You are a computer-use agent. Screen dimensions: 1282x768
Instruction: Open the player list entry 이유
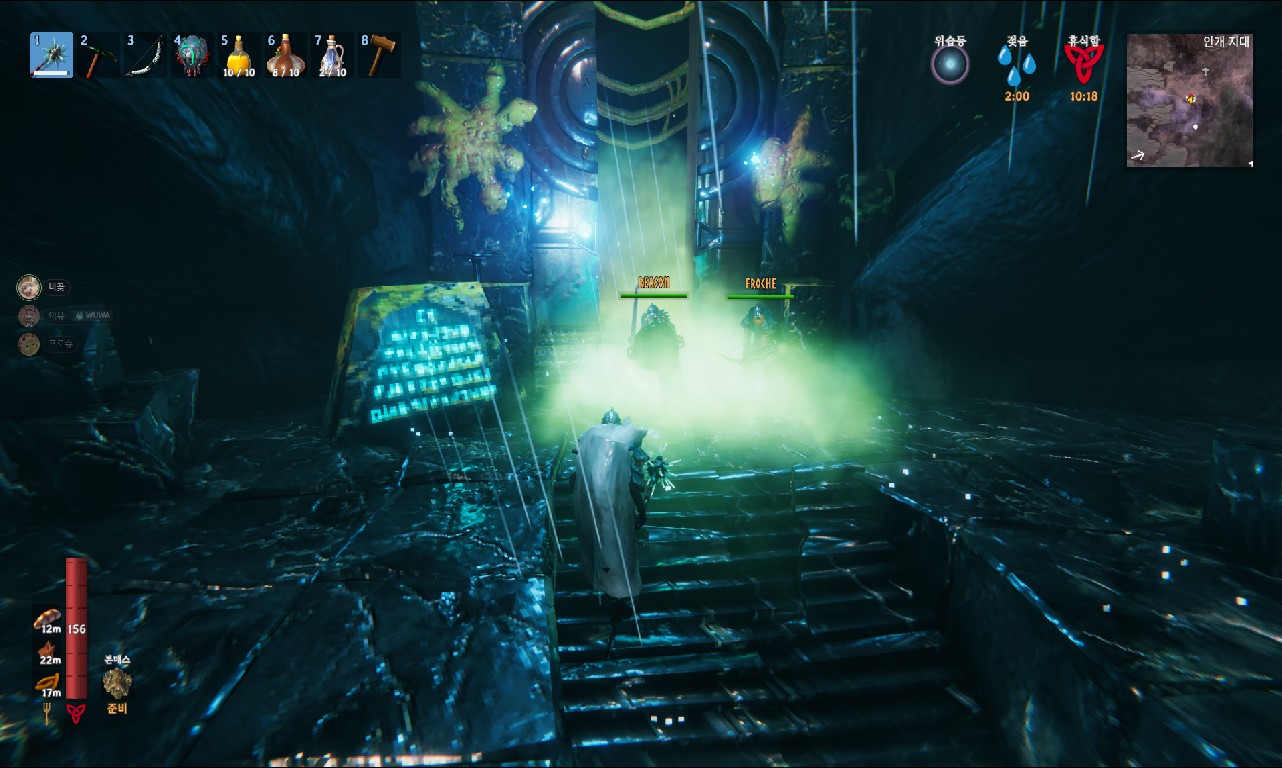(x=55, y=315)
